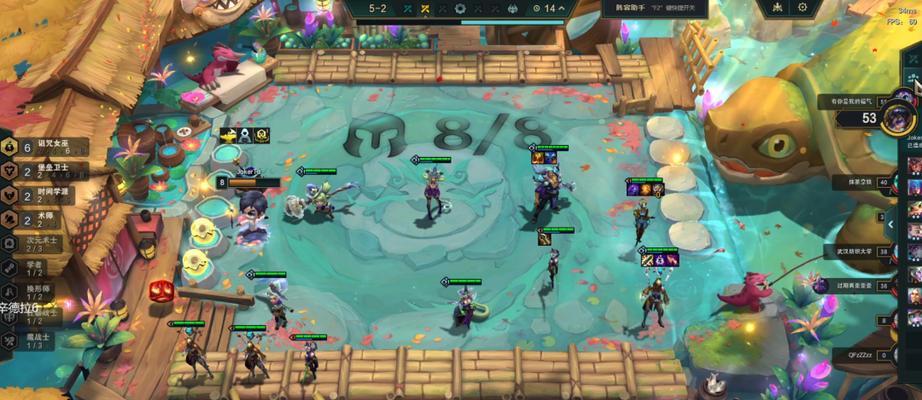Image resolution: width=922 pixels, height=400 pixels.
Task: Select the 学者 trait entry
Action: click(35, 267)
